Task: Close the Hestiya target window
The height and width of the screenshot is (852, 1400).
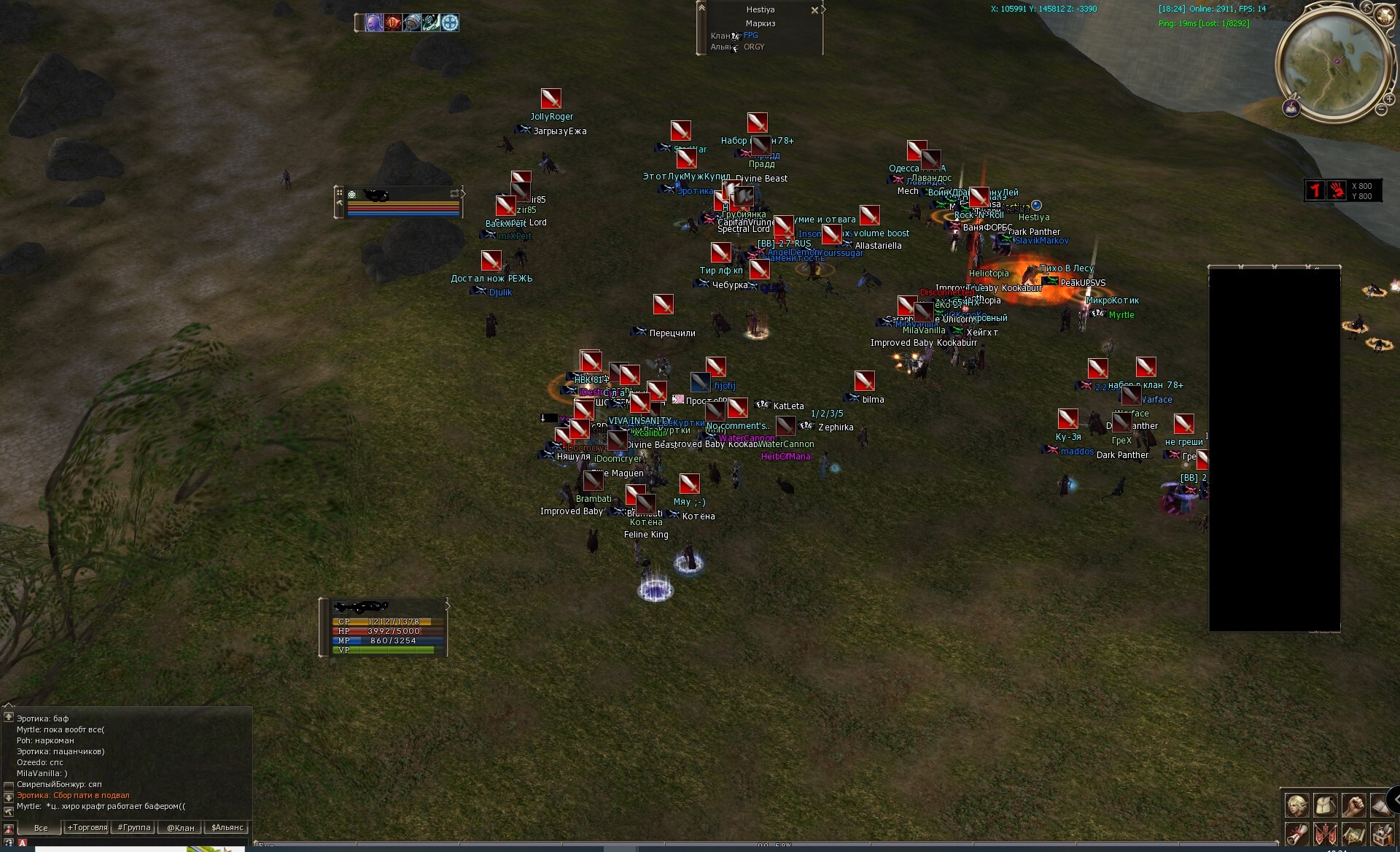Action: tap(814, 11)
